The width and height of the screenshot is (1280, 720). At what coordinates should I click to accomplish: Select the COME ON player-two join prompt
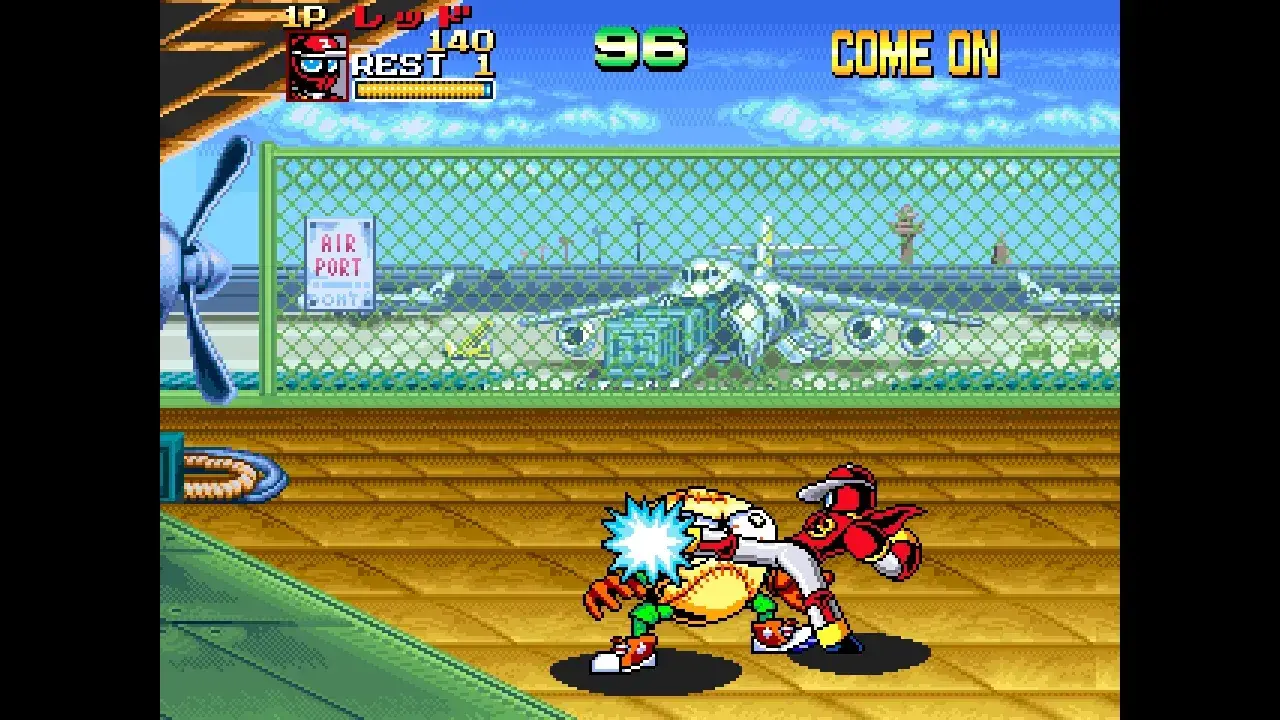coord(914,53)
